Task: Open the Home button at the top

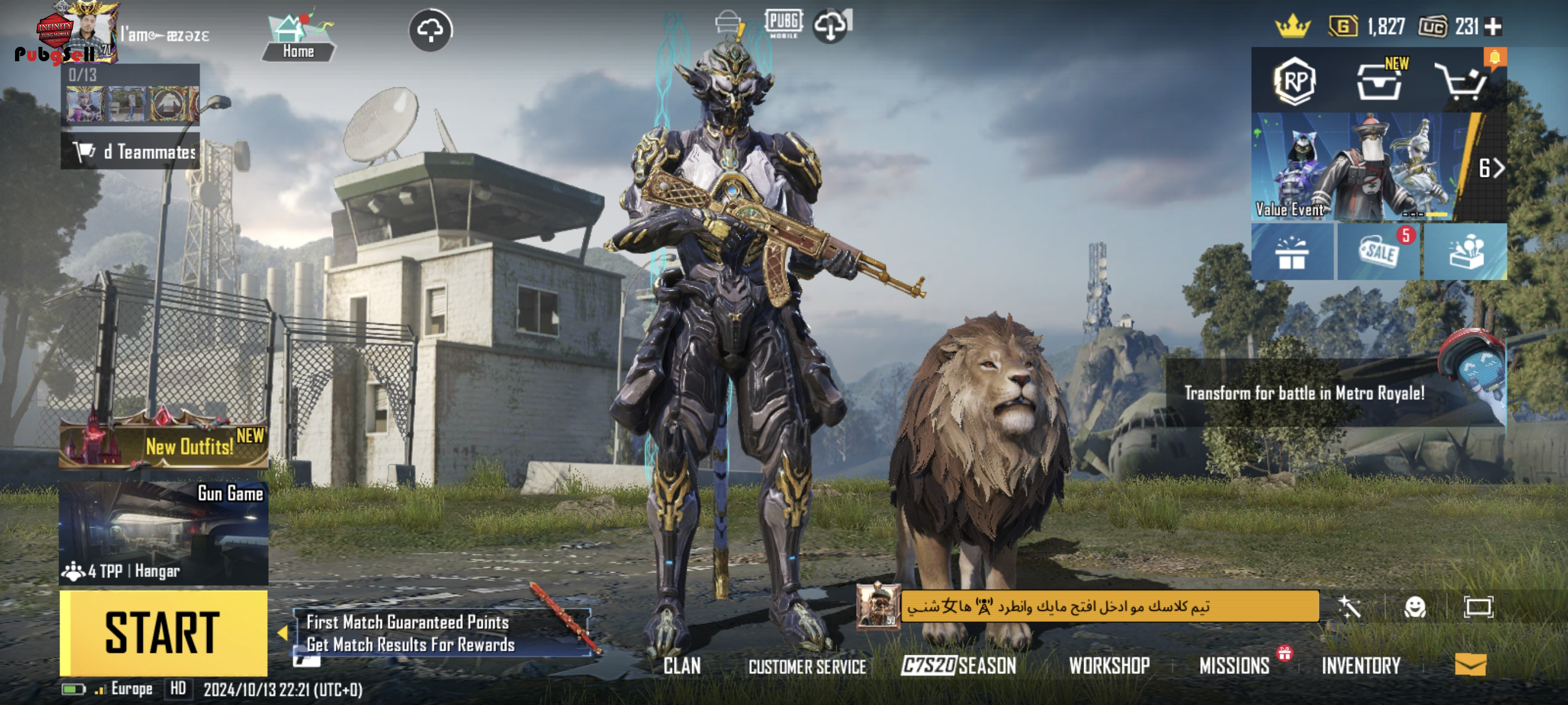Action: click(298, 38)
